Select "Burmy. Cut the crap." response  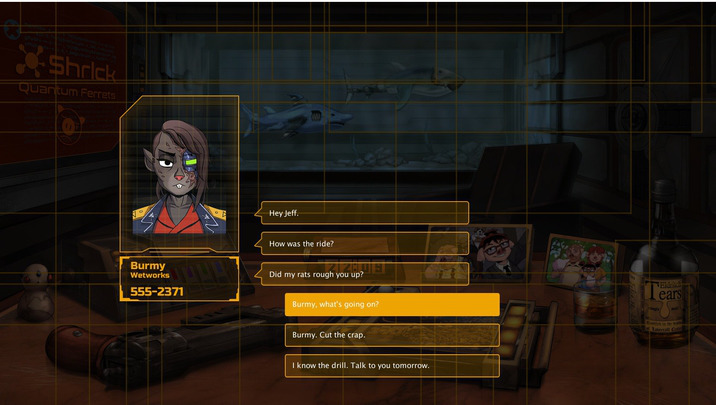point(391,335)
